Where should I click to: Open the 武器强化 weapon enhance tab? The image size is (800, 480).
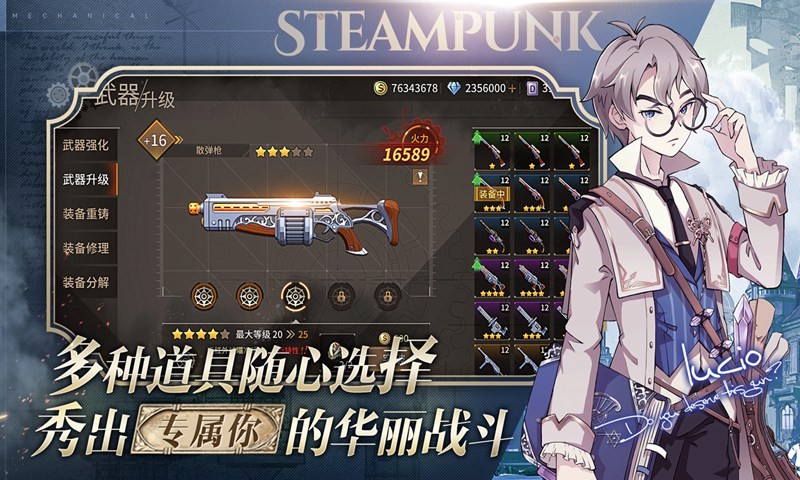click(86, 145)
